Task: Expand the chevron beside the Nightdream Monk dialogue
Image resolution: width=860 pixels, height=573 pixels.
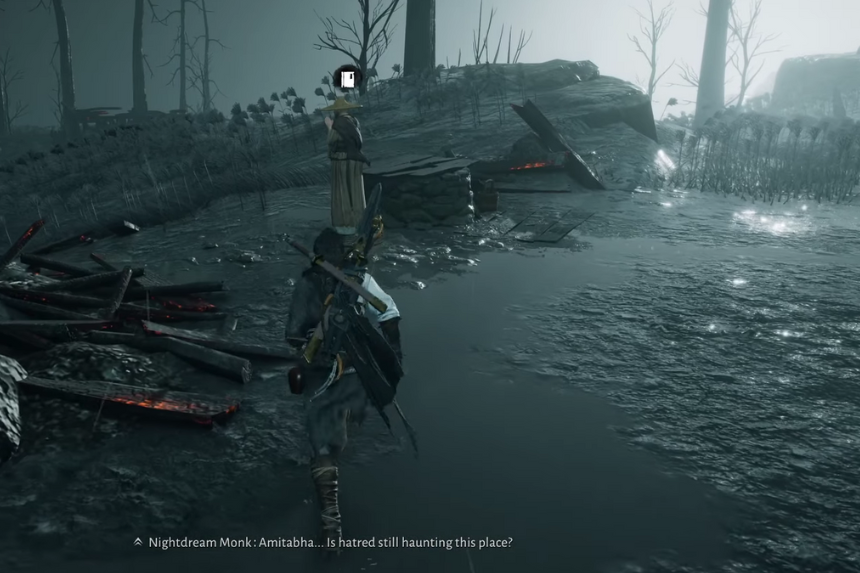Action: point(138,542)
